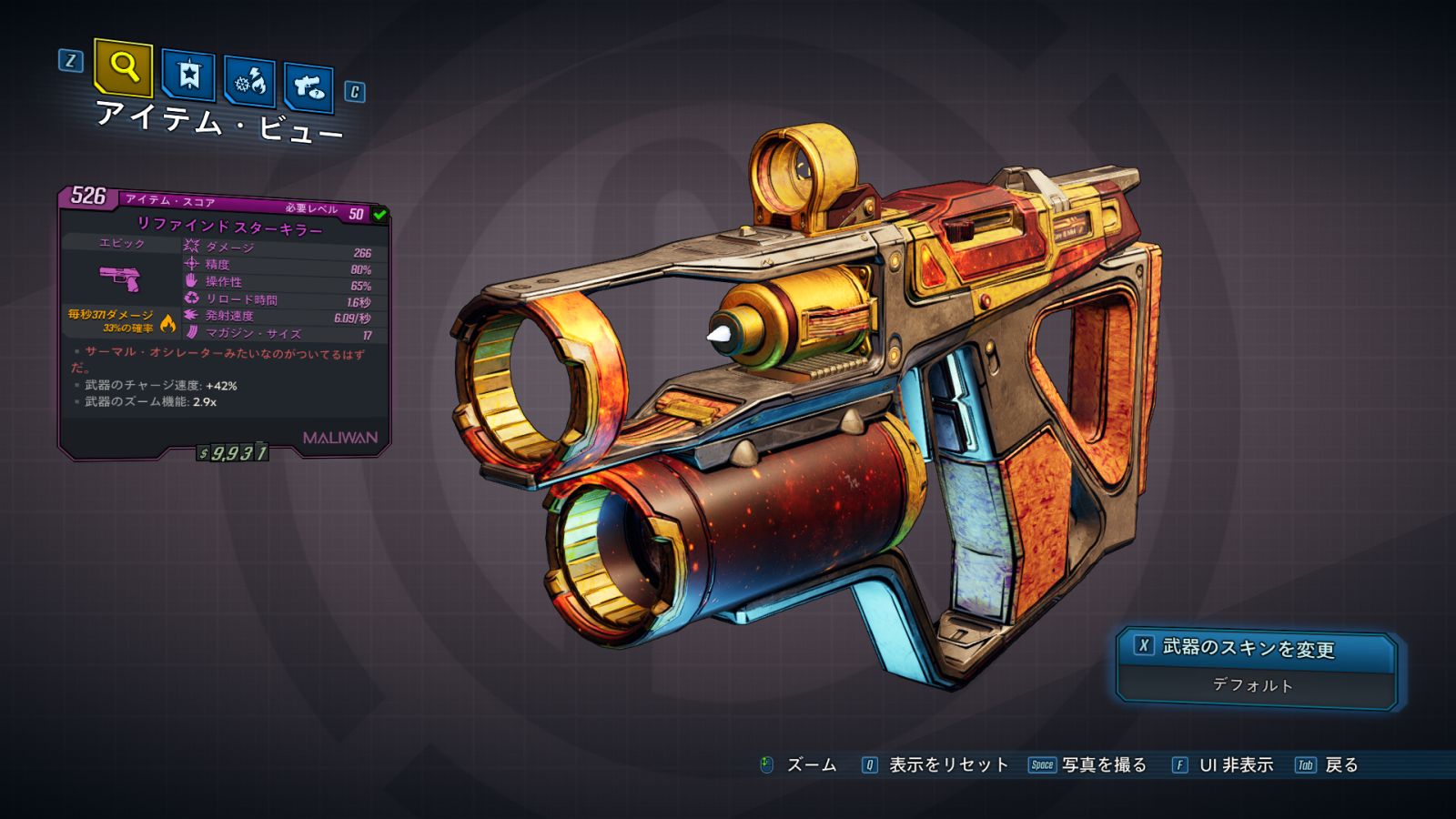Click the 表示をリセット reset view option
The image size is (1456, 819).
click(x=947, y=765)
